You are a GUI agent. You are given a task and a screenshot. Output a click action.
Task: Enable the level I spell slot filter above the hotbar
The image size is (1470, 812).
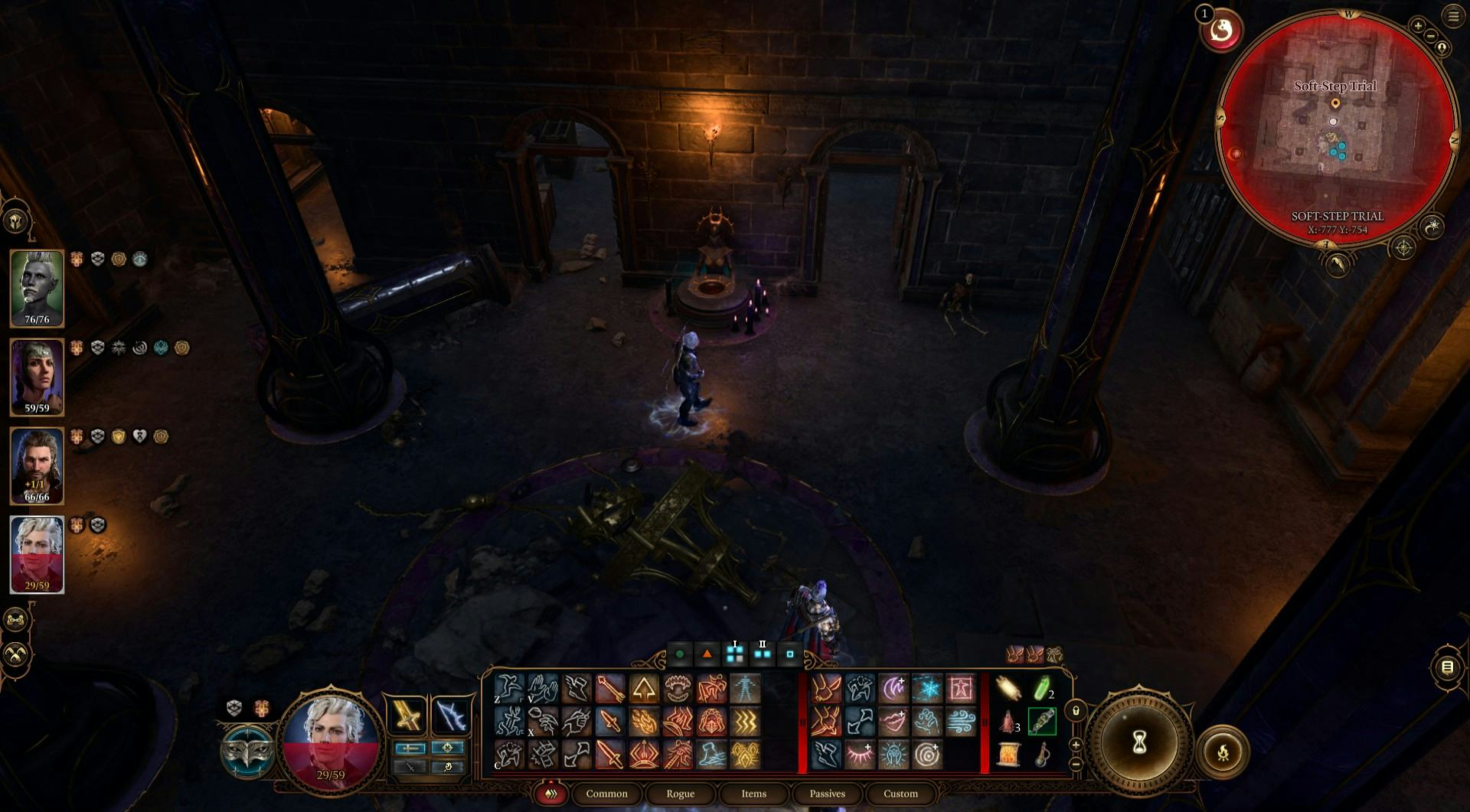click(x=734, y=654)
